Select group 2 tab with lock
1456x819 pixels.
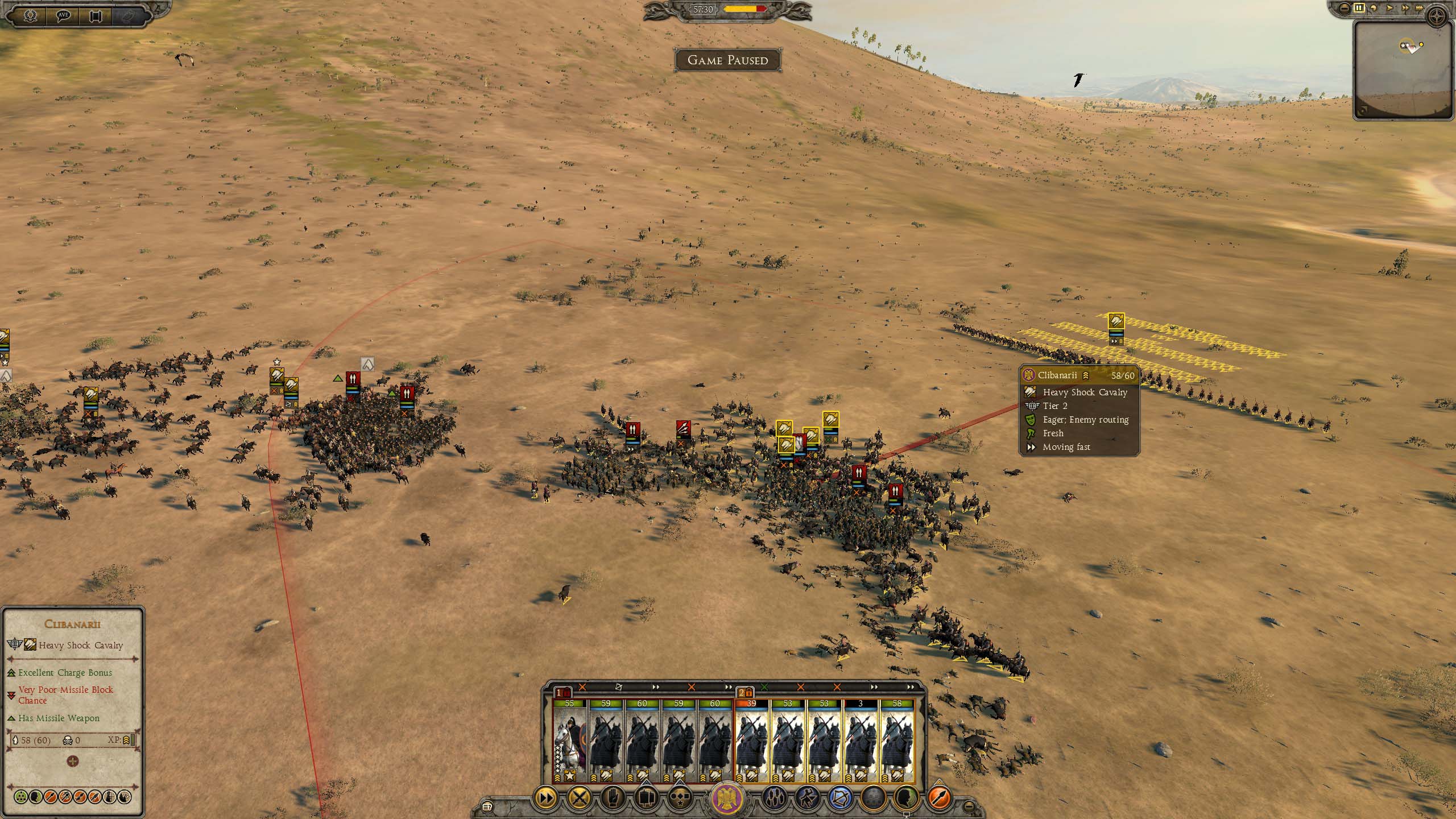(745, 692)
